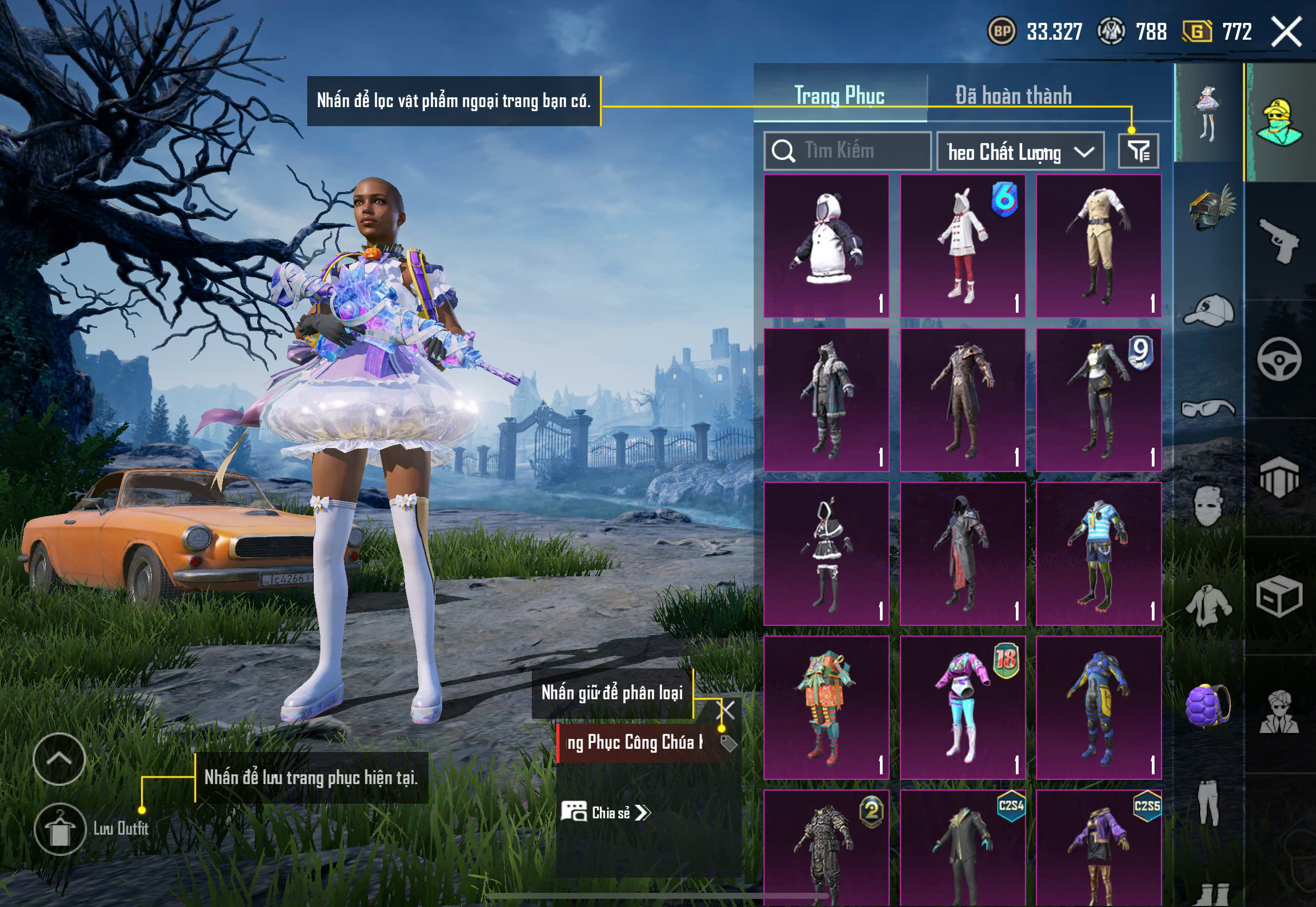This screenshot has height=907, width=1316.
Task: Pick the wolf-hood fur coat outfit
Action: [826, 400]
